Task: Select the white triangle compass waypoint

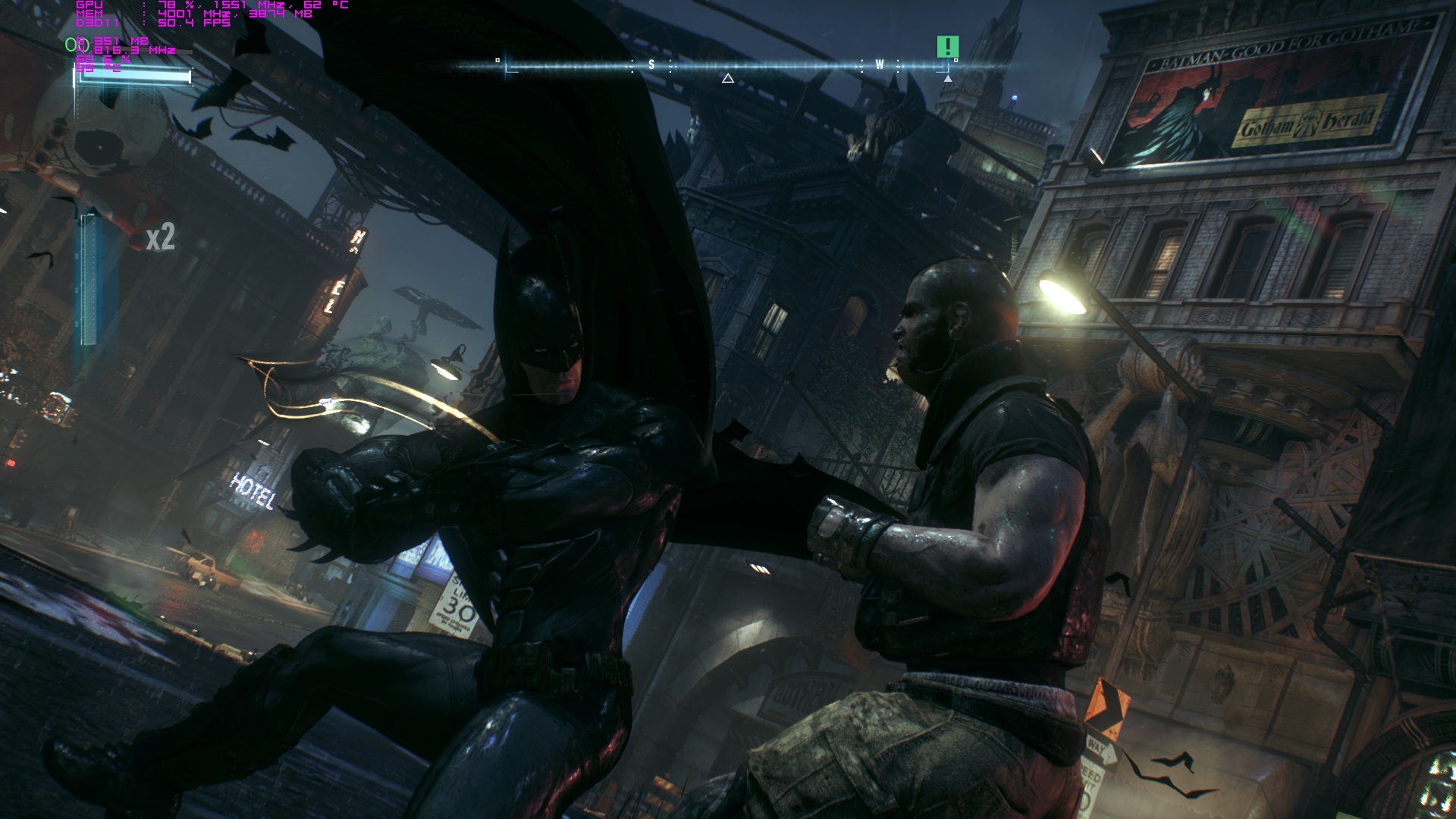Action: coord(728,78)
